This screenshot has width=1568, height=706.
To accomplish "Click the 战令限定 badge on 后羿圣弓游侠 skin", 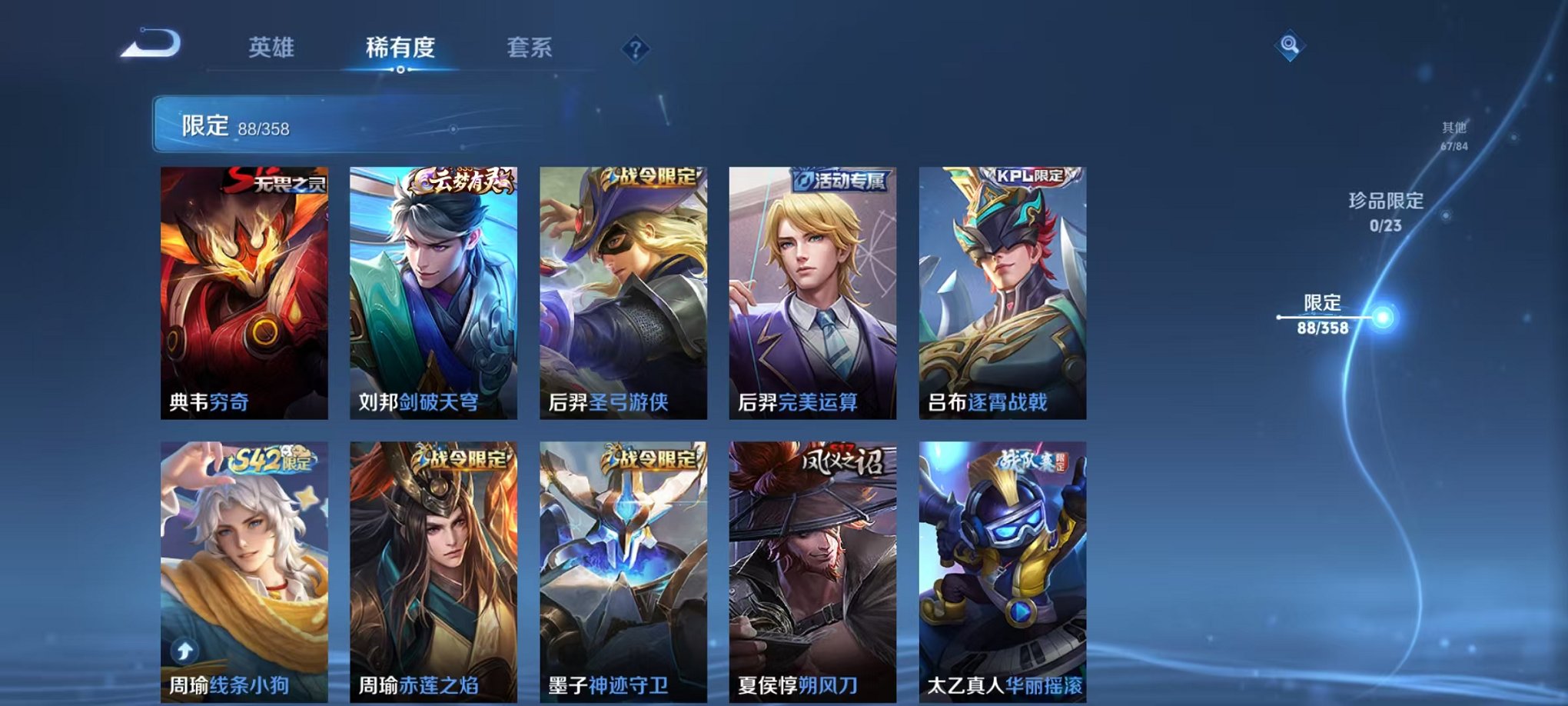I will point(650,177).
